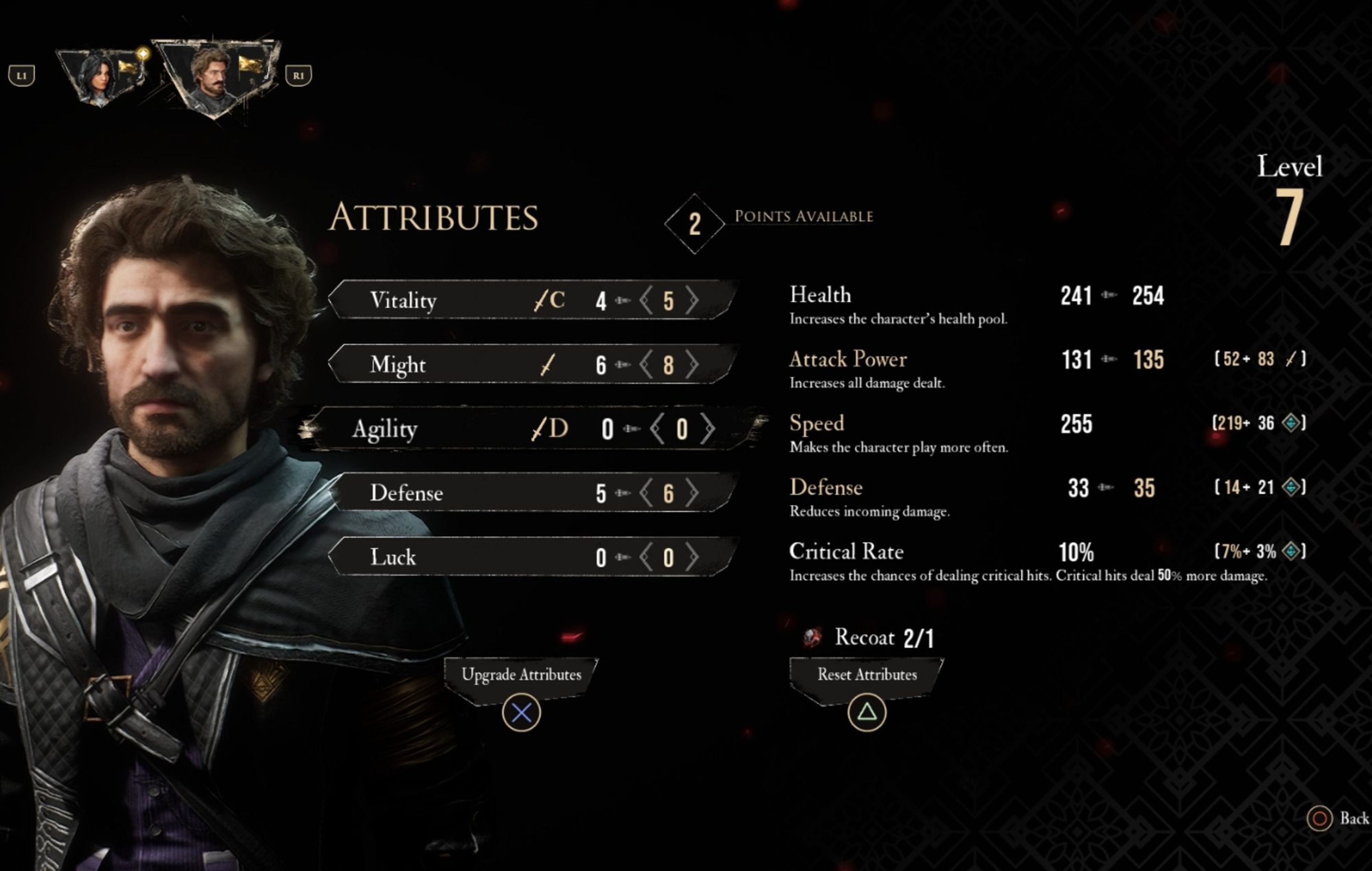Increase Luck with the right arrow

click(x=692, y=557)
